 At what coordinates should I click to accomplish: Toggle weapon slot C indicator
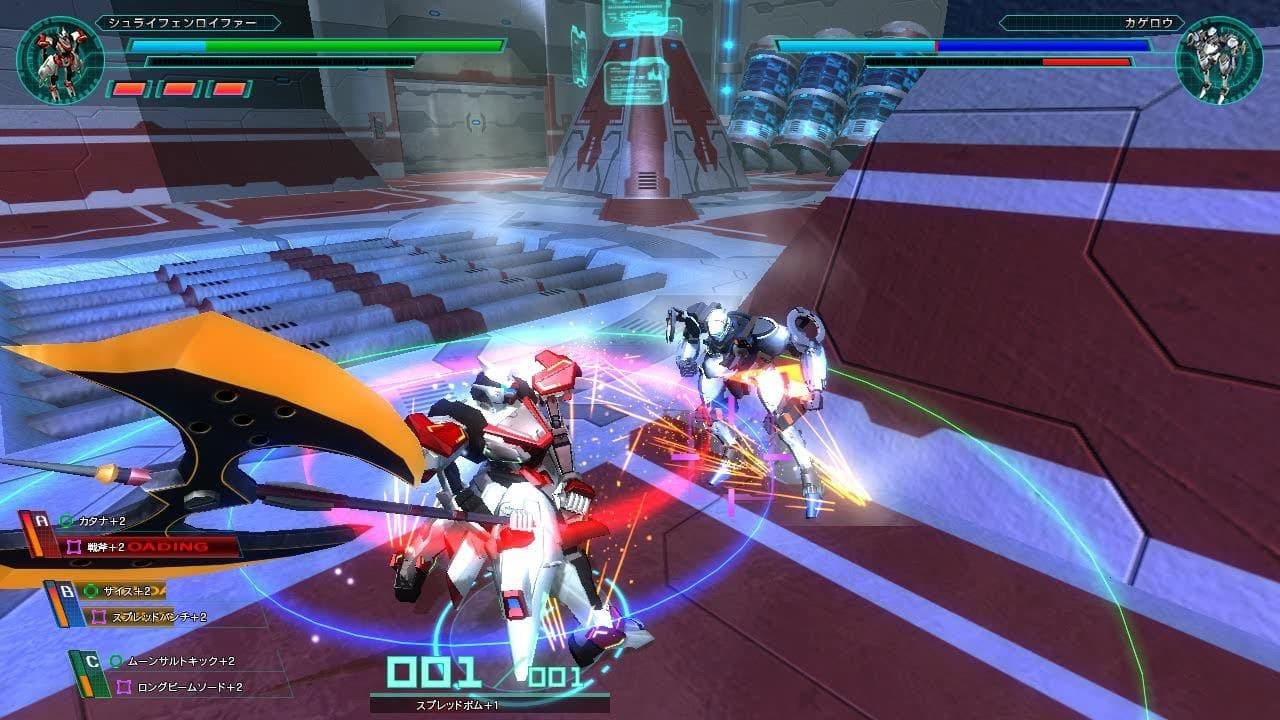92,661
